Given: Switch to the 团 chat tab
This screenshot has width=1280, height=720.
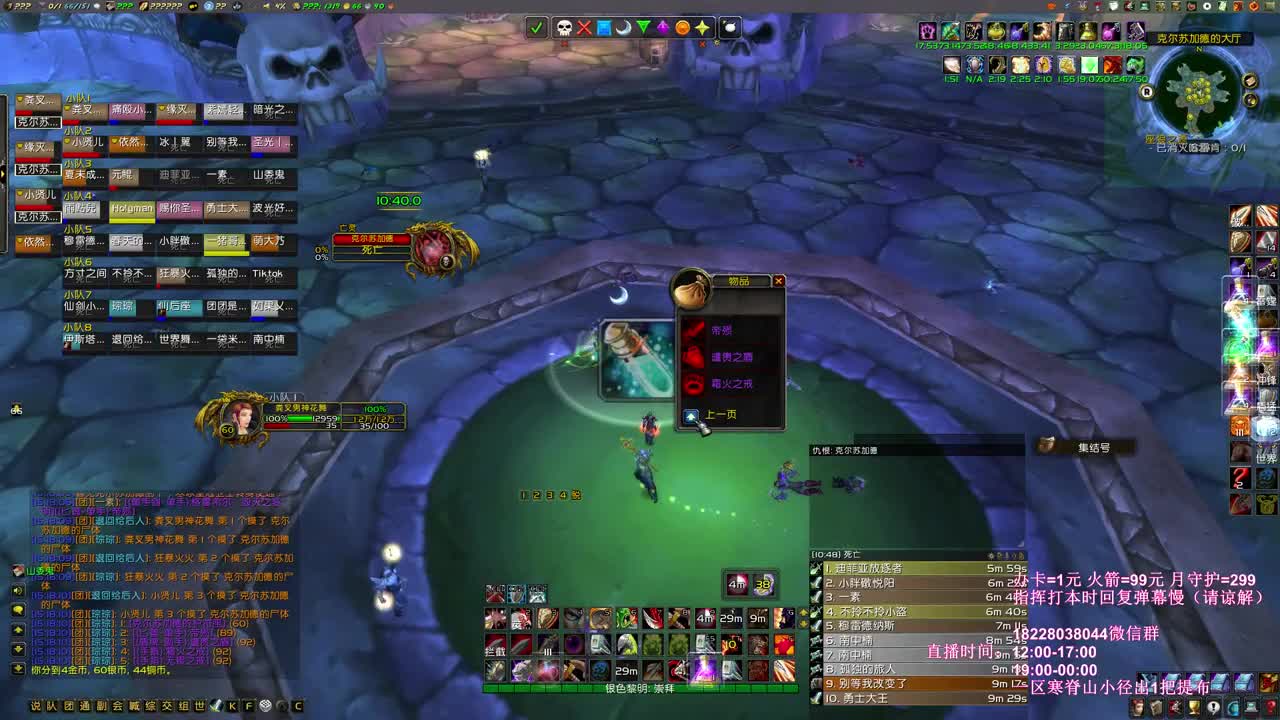Looking at the screenshot, I should click(68, 705).
